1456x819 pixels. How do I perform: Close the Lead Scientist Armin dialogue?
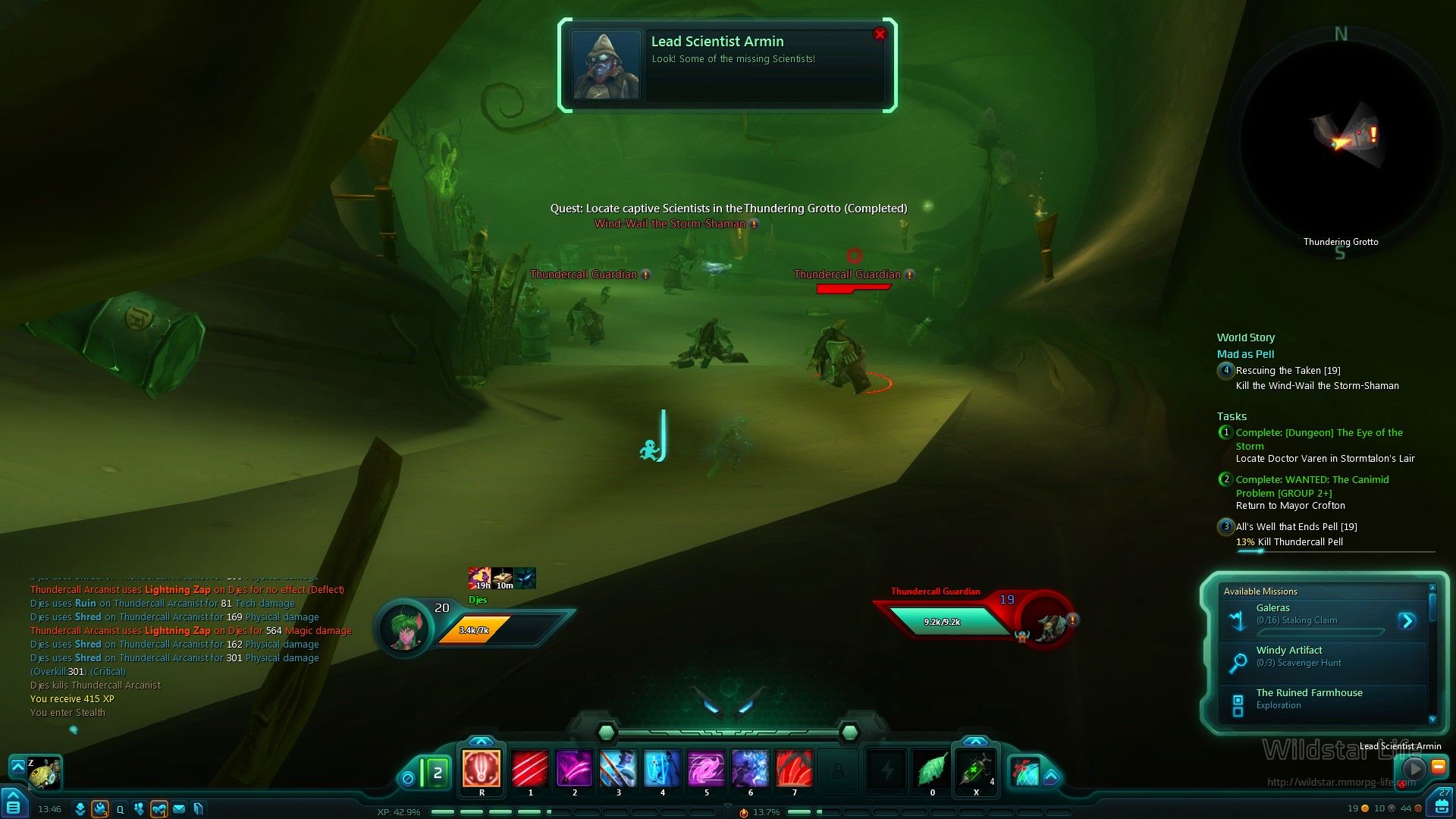click(x=880, y=34)
